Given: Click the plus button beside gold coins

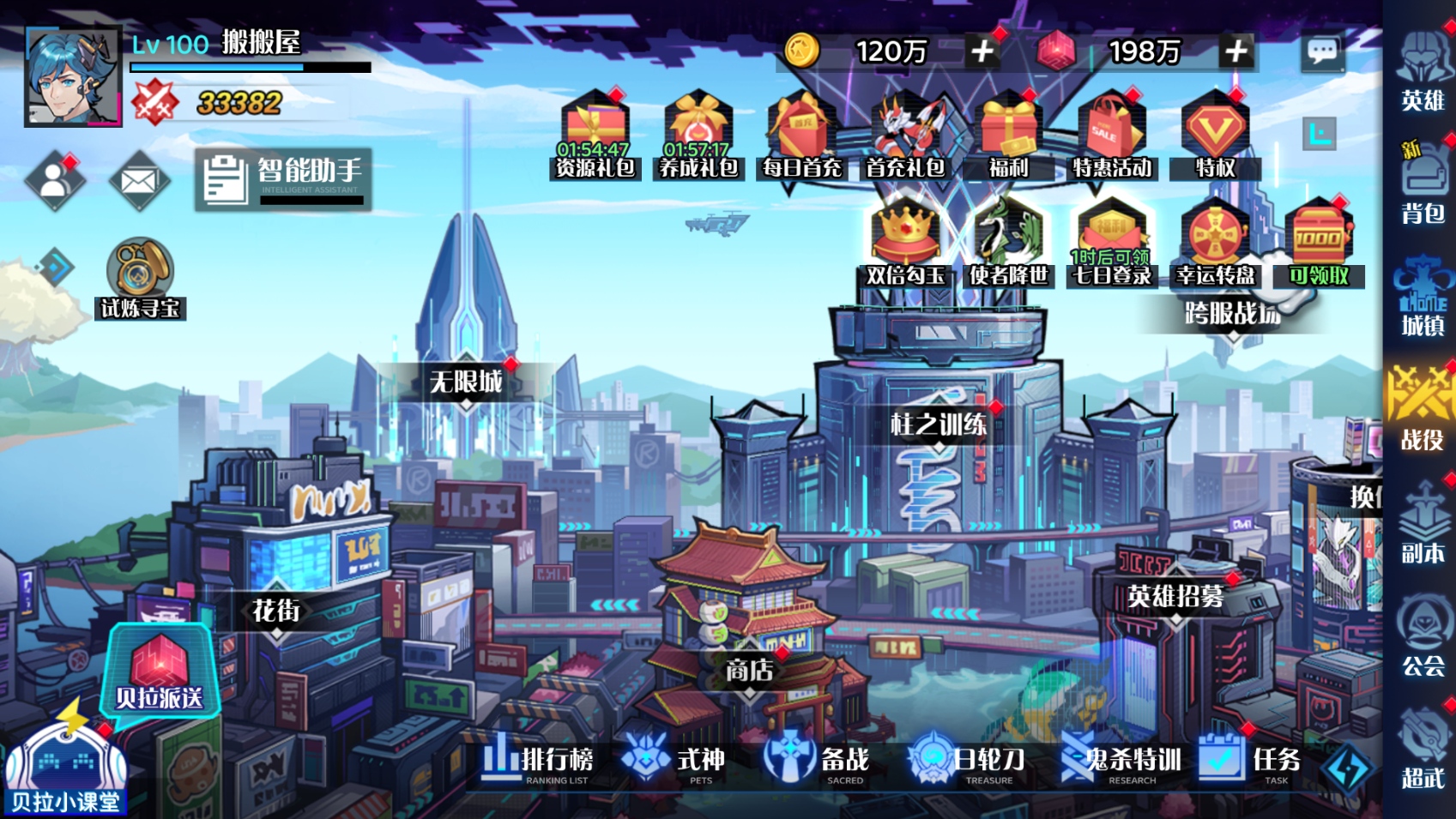Looking at the screenshot, I should [982, 51].
